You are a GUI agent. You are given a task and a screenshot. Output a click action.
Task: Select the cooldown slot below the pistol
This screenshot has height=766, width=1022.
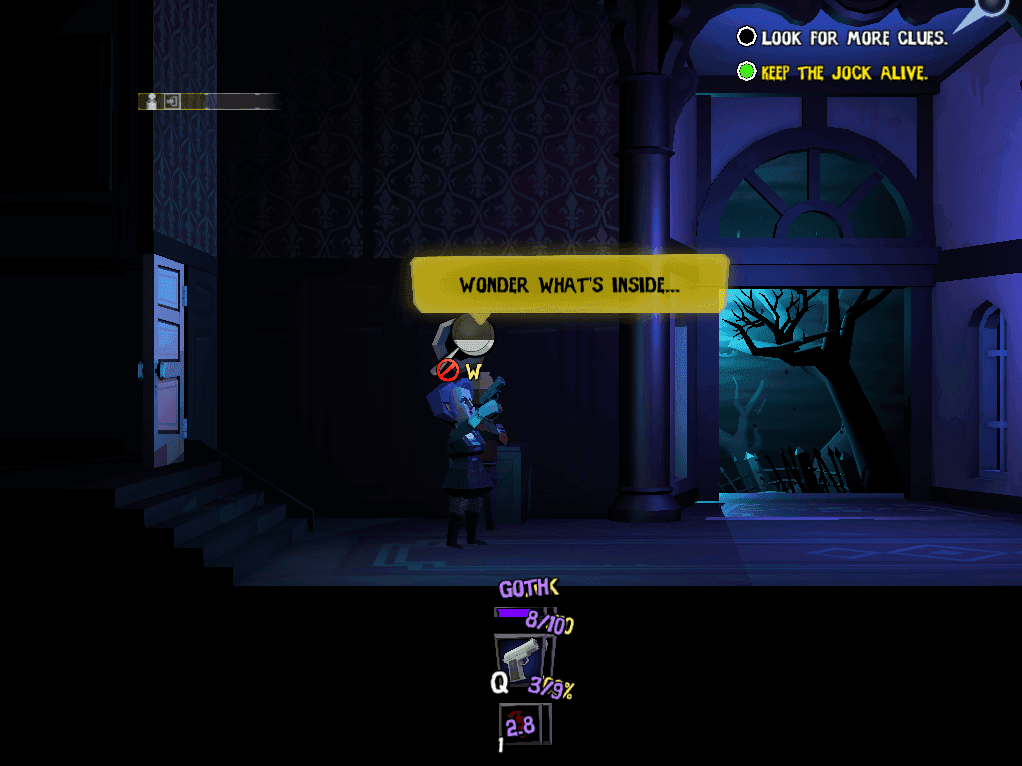[525, 724]
